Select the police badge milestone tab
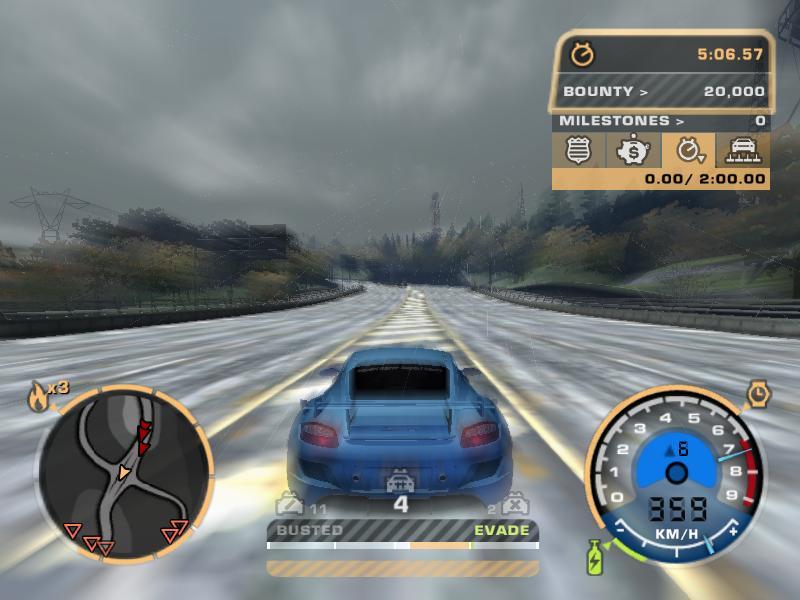Image resolution: width=800 pixels, height=600 pixels. 579,151
